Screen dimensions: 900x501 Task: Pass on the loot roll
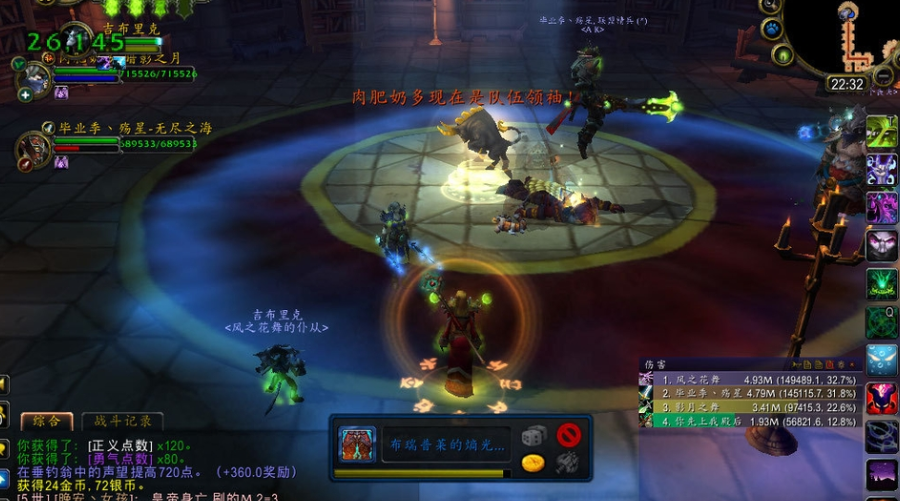click(569, 435)
